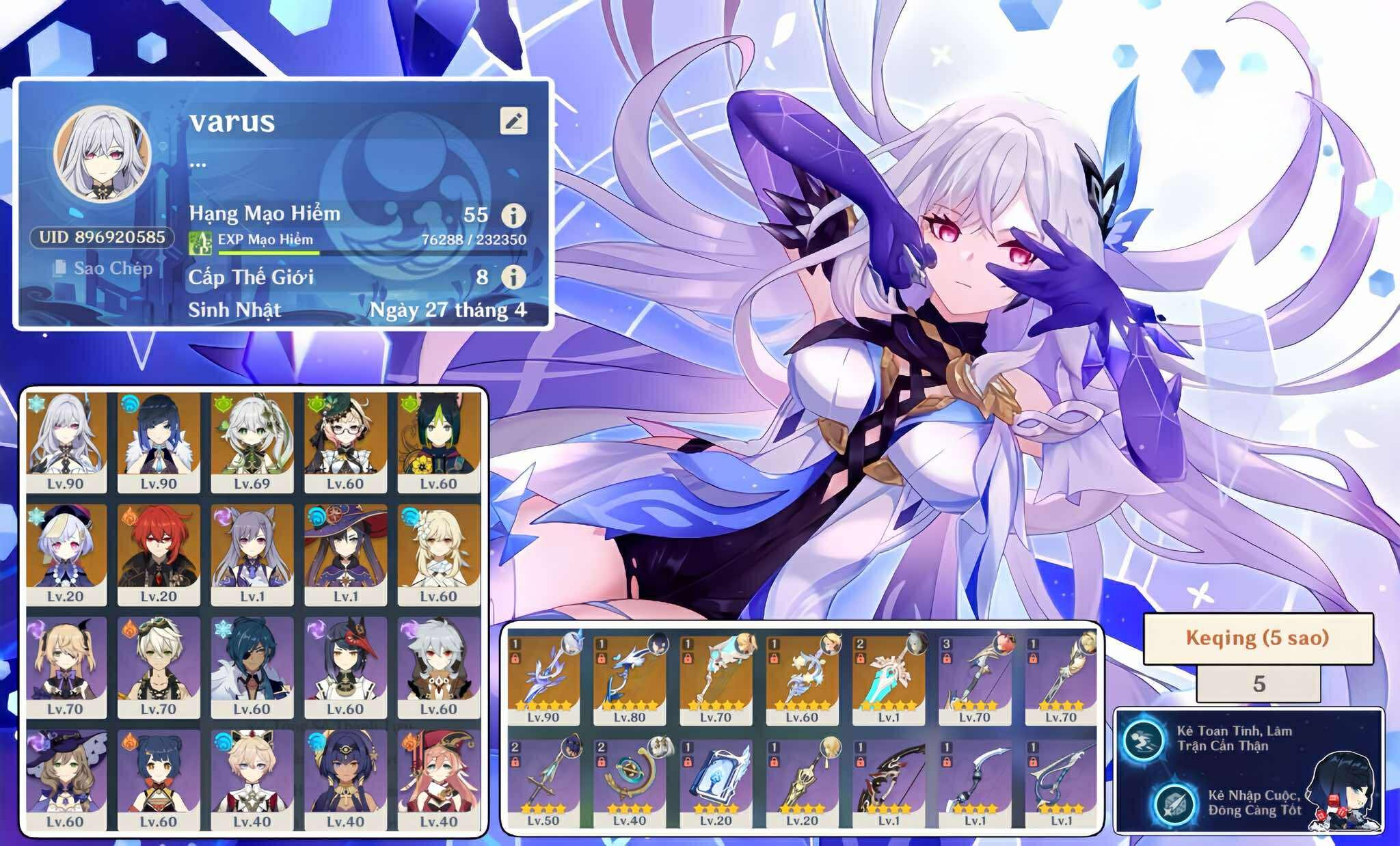1400x846 pixels.
Task: Click the profile avatar portrait
Action: tap(102, 154)
